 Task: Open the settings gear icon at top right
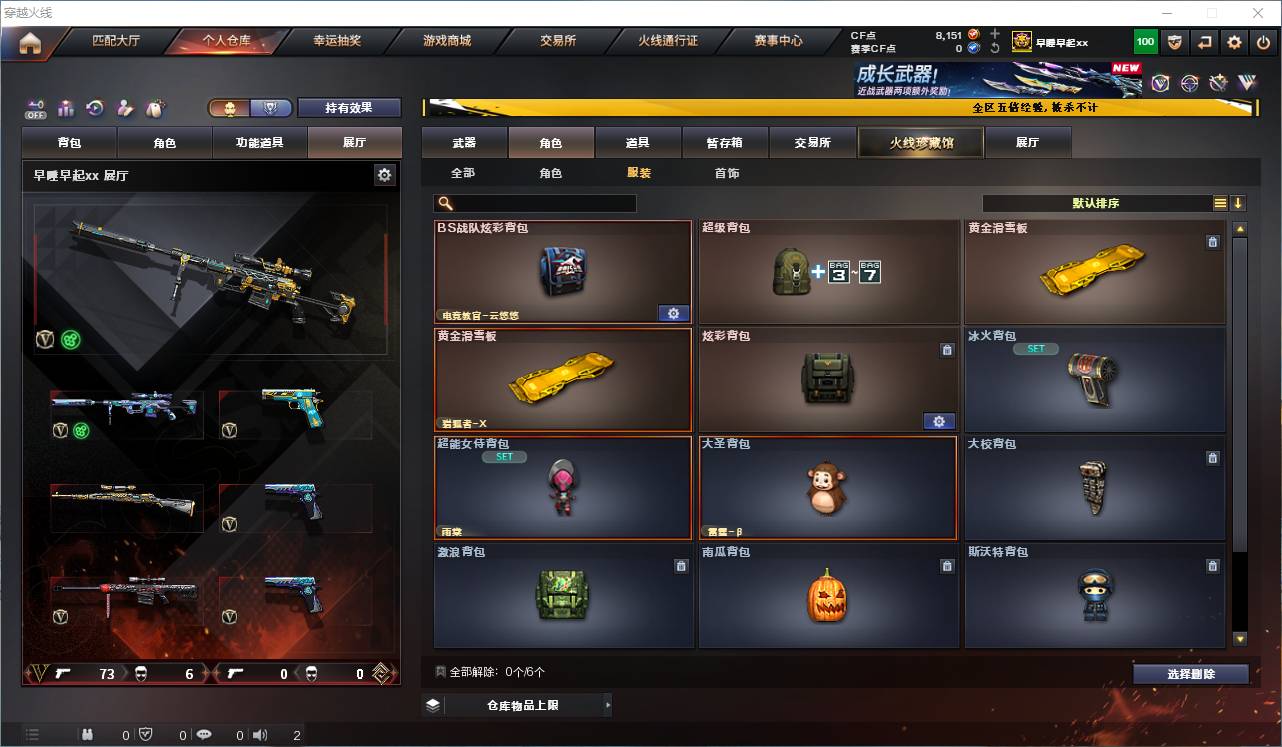point(1233,41)
